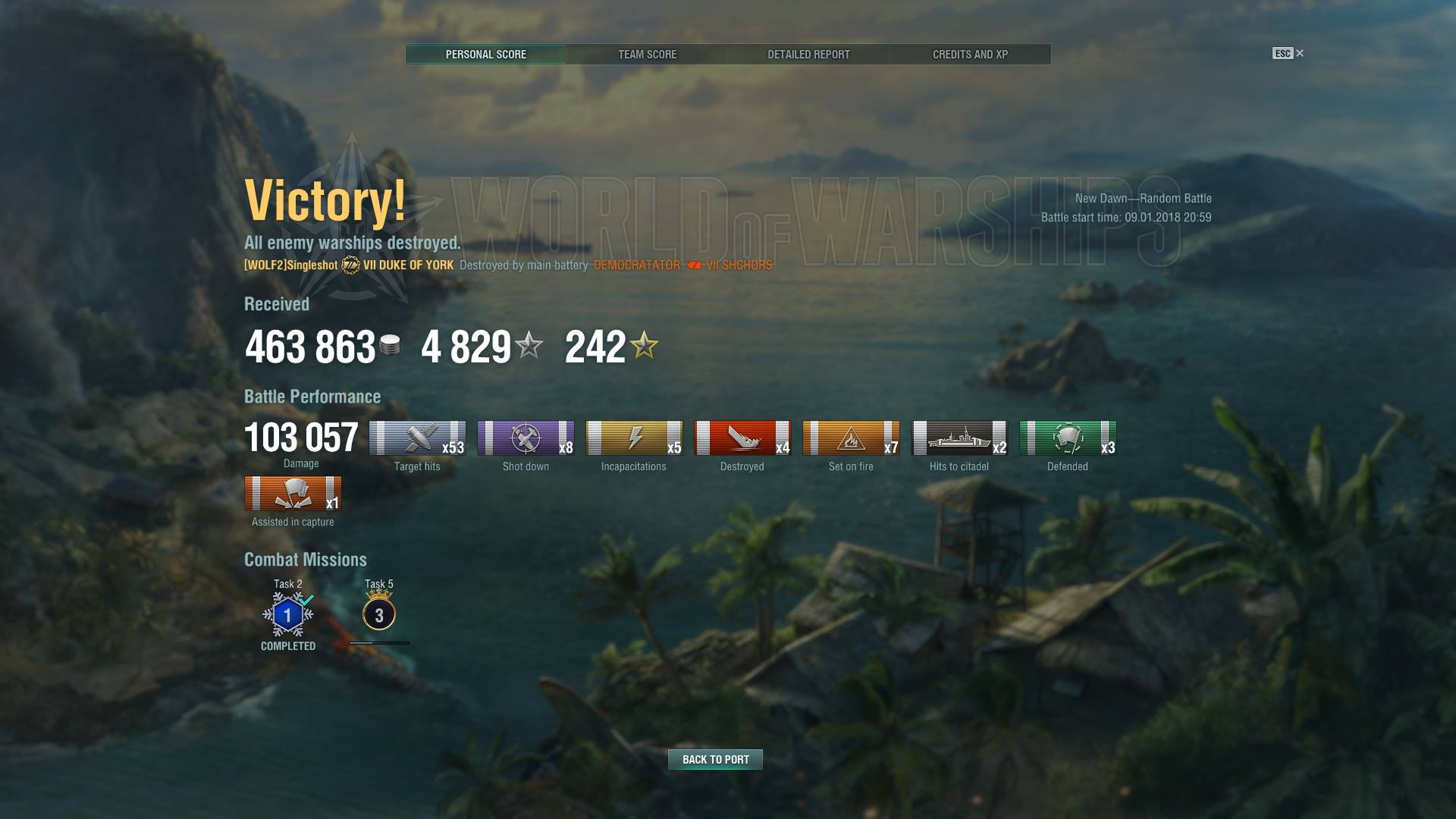Click the Back to Port button
The image size is (1456, 819).
[x=715, y=759]
